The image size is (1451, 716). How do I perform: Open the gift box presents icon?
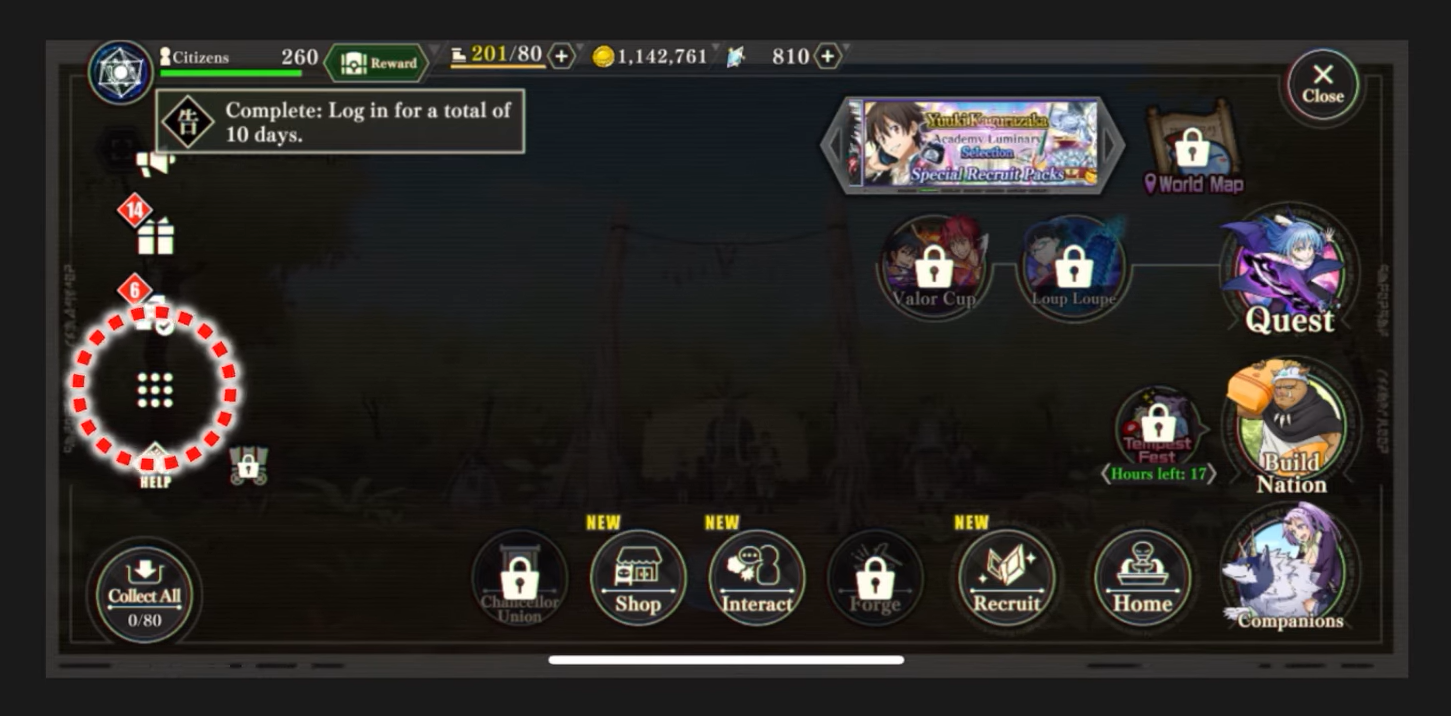[x=155, y=236]
